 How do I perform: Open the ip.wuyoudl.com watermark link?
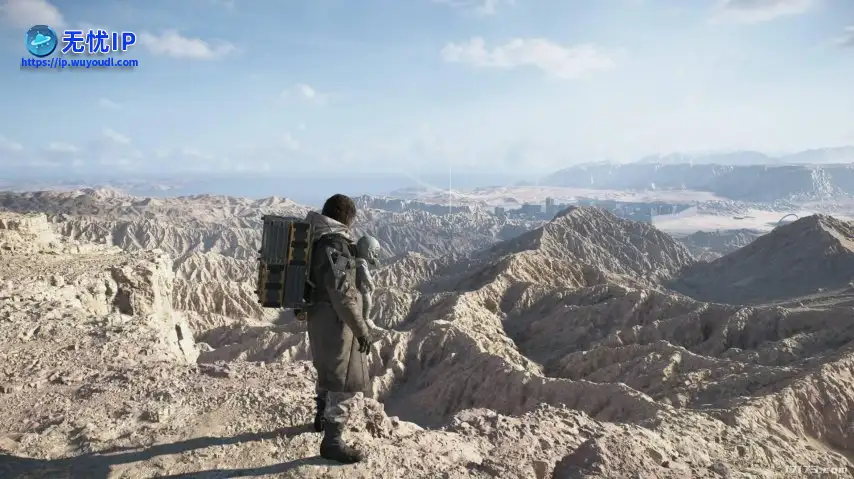(79, 63)
